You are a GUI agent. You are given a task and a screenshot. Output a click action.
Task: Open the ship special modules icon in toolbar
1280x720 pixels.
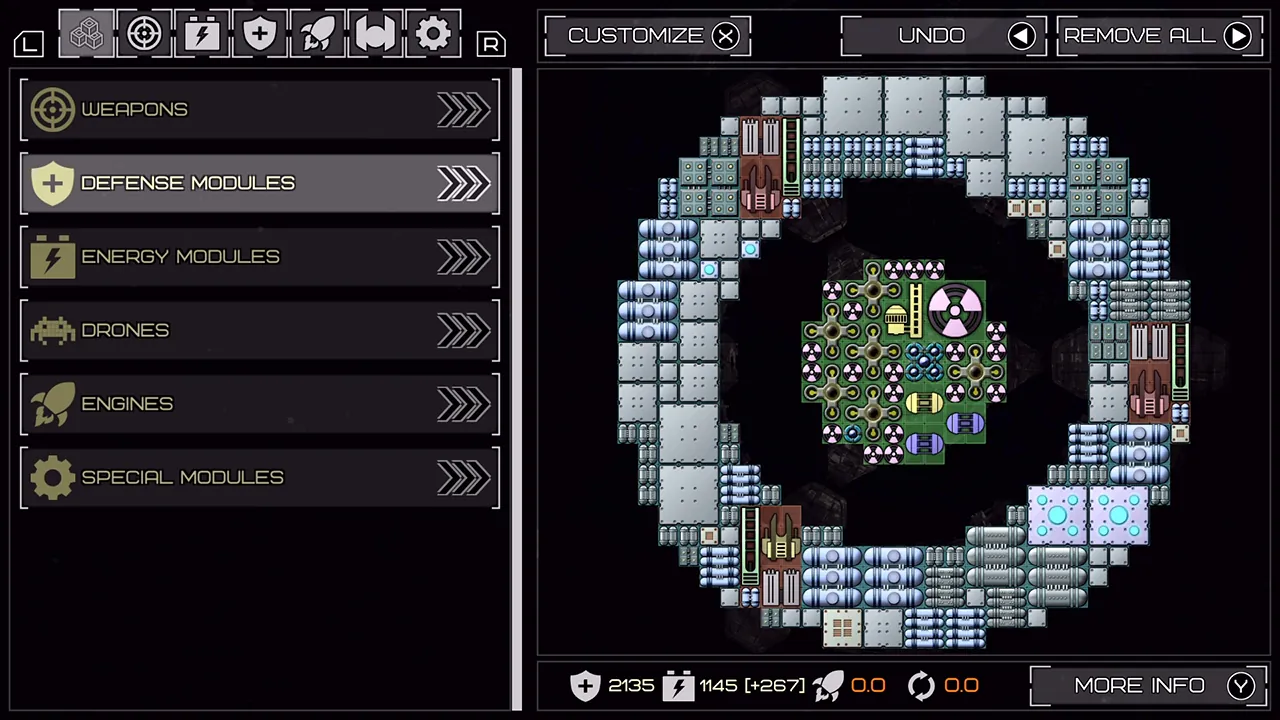point(375,33)
